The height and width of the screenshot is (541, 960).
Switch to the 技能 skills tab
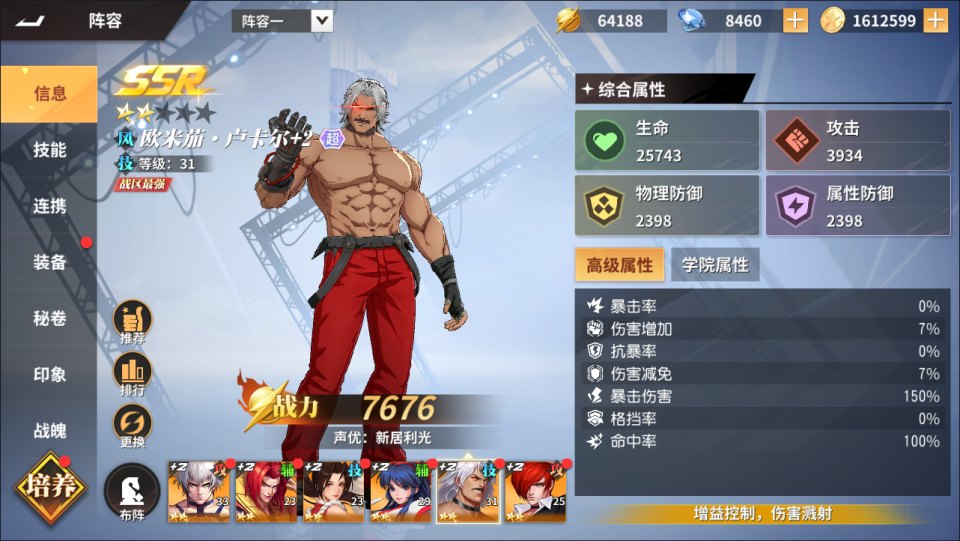(x=49, y=150)
